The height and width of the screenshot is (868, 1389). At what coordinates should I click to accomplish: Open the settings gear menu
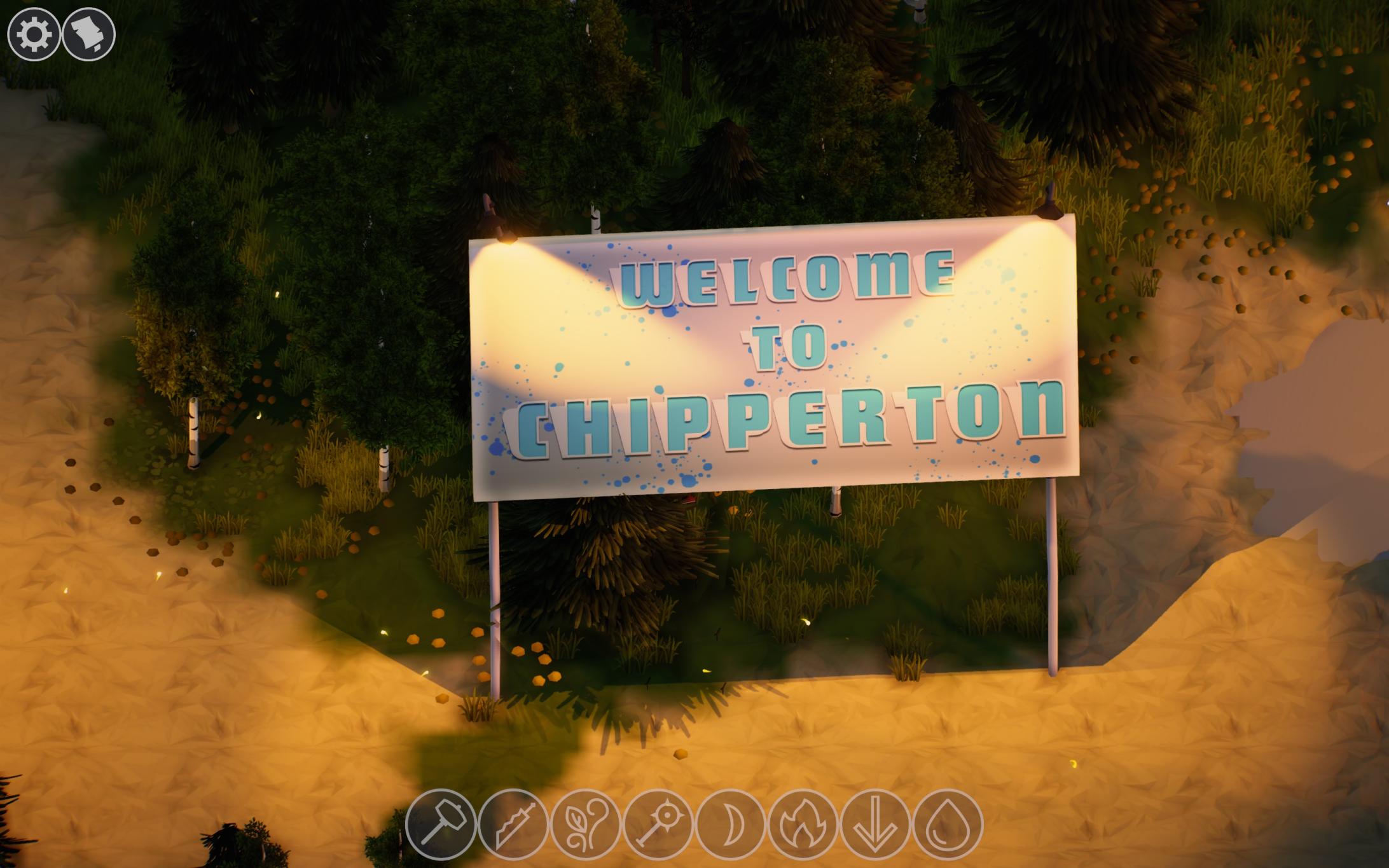point(35,35)
